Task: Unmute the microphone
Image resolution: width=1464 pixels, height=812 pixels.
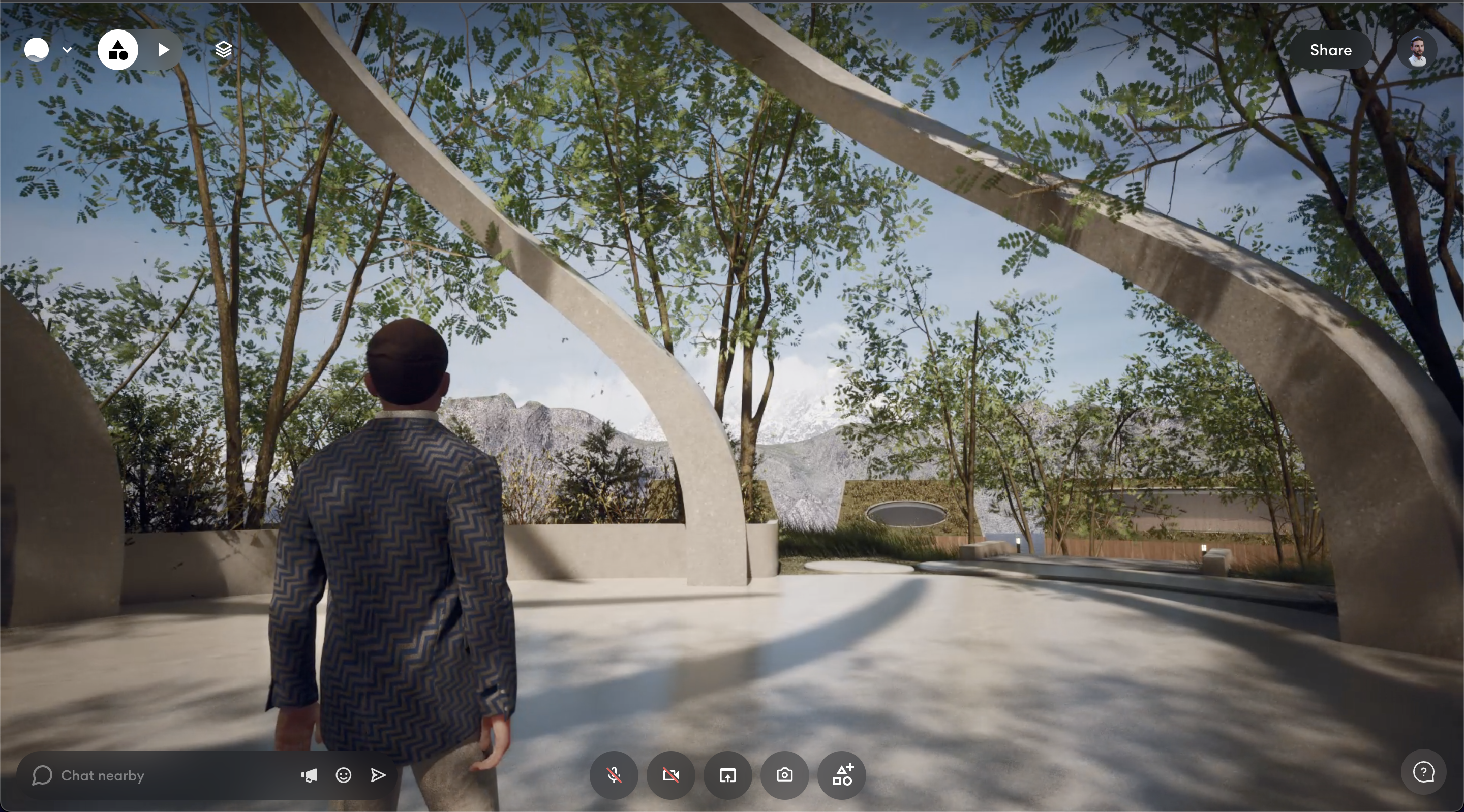Action: [x=614, y=775]
